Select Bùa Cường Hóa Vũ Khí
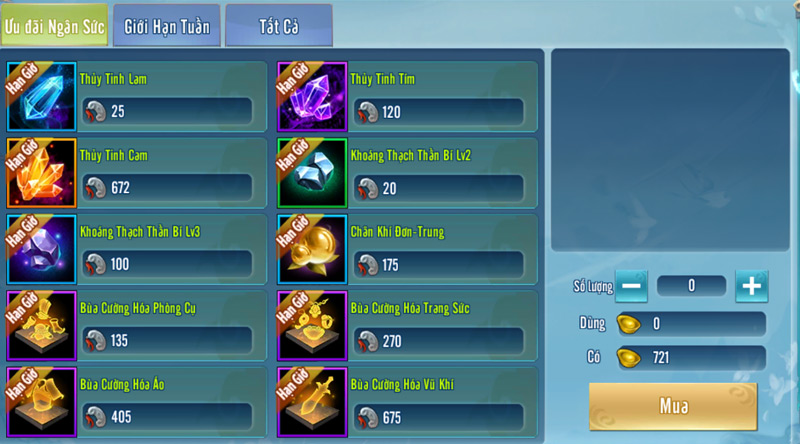 pos(407,402)
